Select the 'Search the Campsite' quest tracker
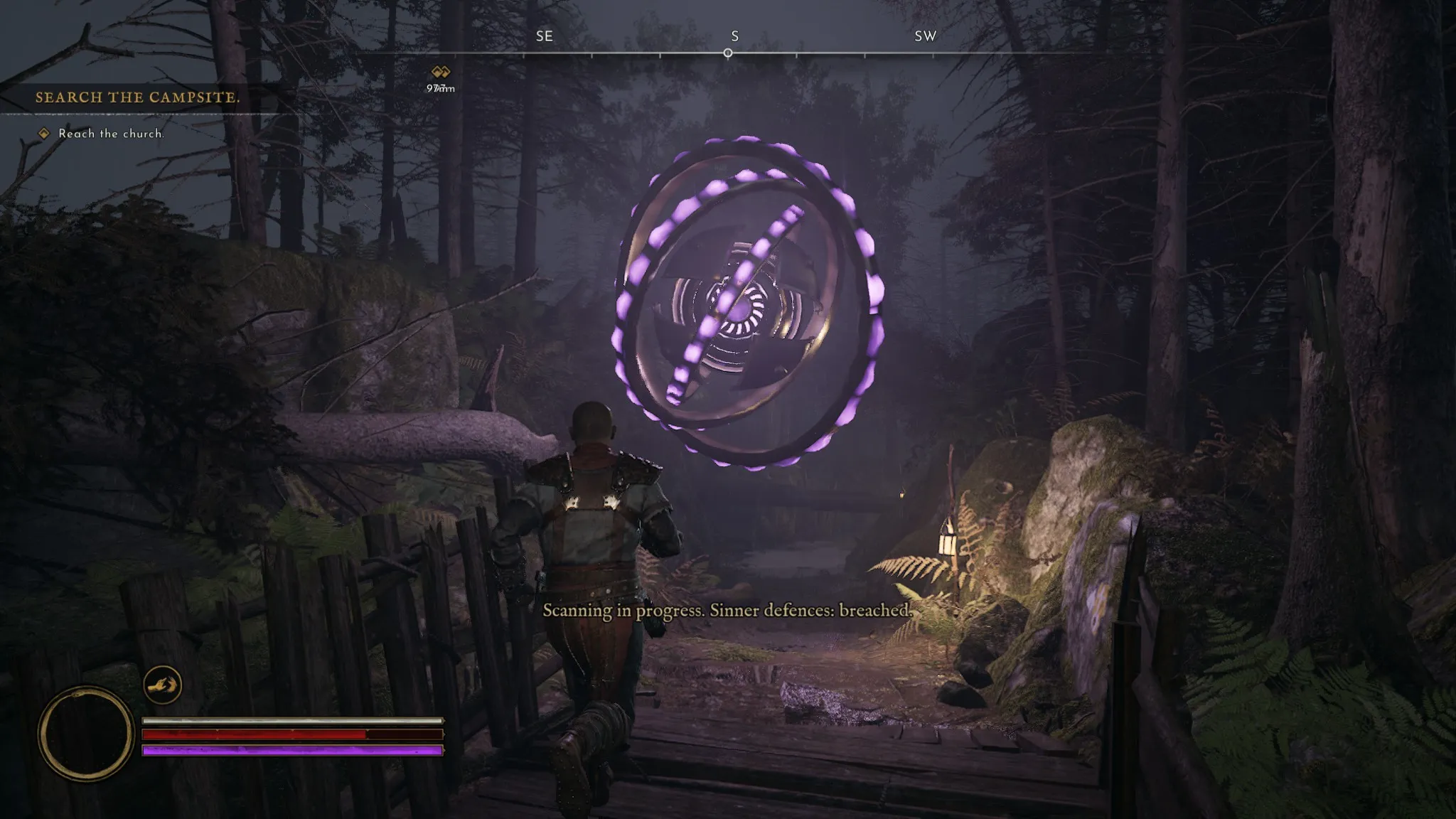 (x=138, y=97)
